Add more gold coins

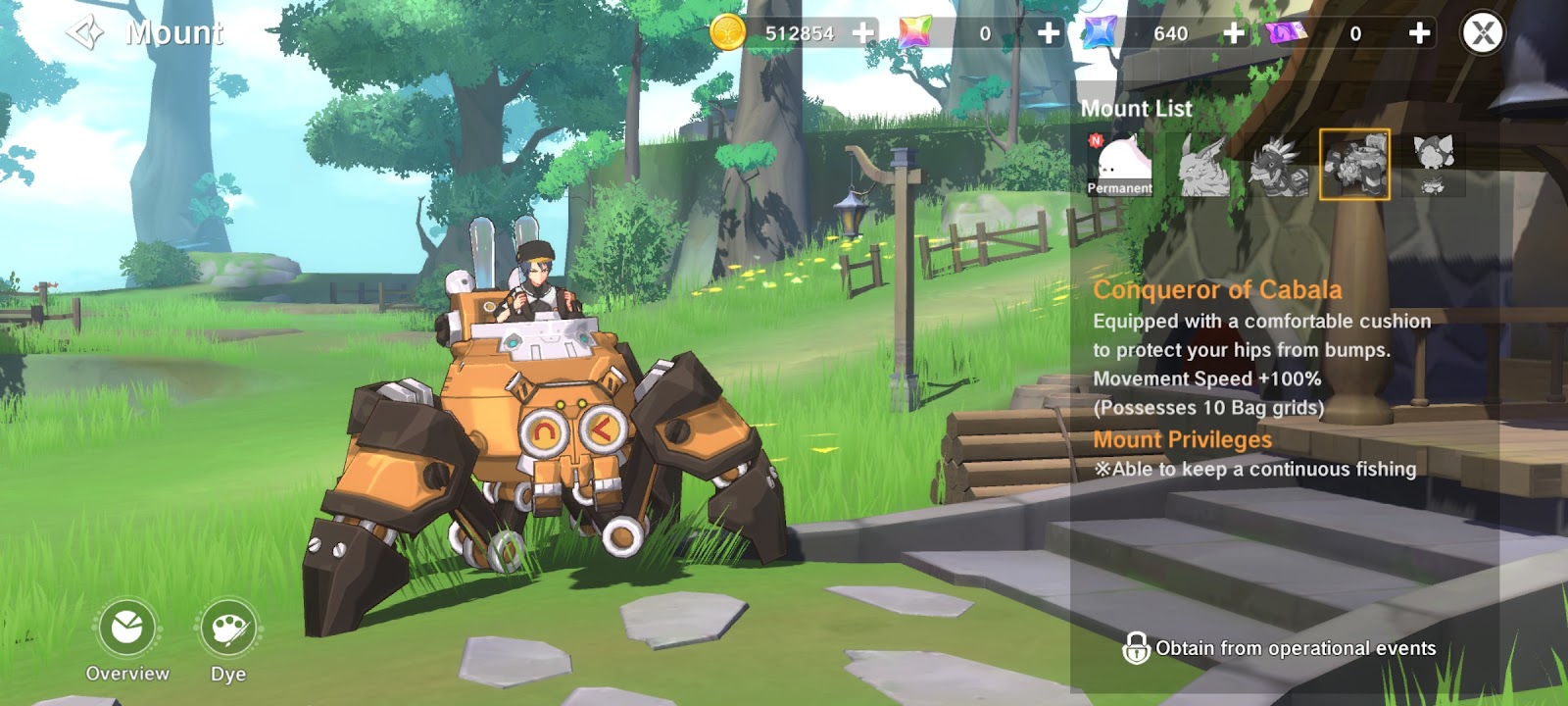(862, 33)
